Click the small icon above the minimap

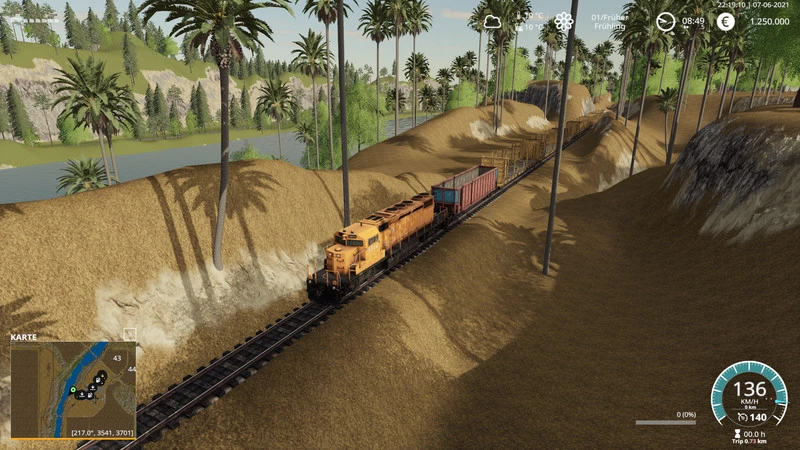pos(129,334)
